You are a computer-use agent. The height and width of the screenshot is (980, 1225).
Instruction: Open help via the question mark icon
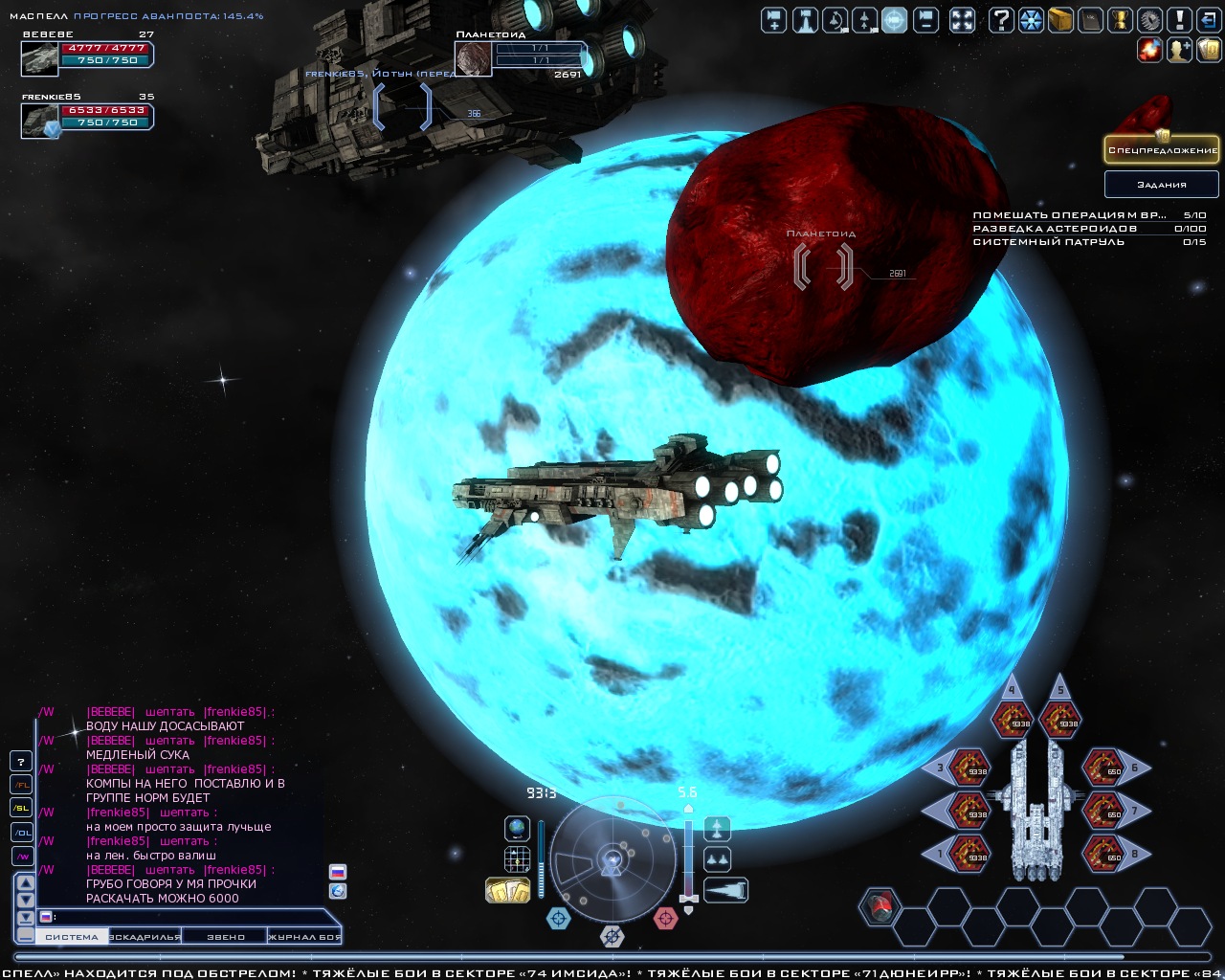(1001, 19)
